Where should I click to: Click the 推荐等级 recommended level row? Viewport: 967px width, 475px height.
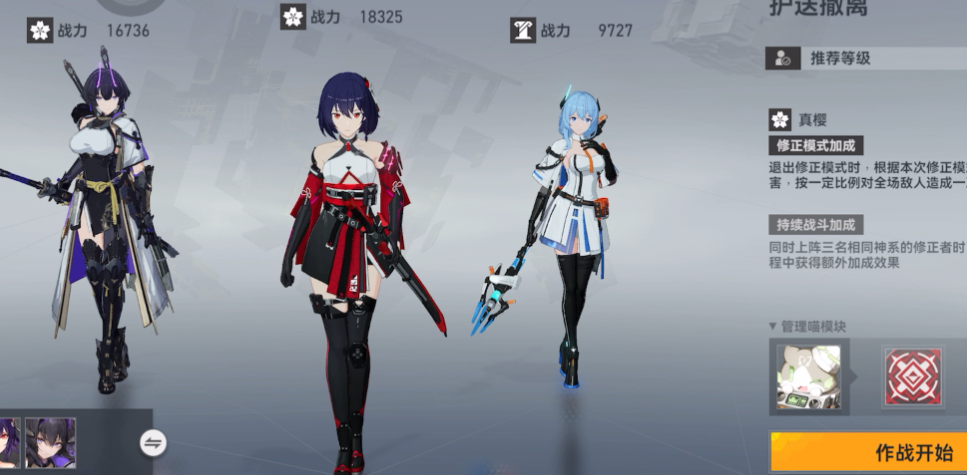866,58
